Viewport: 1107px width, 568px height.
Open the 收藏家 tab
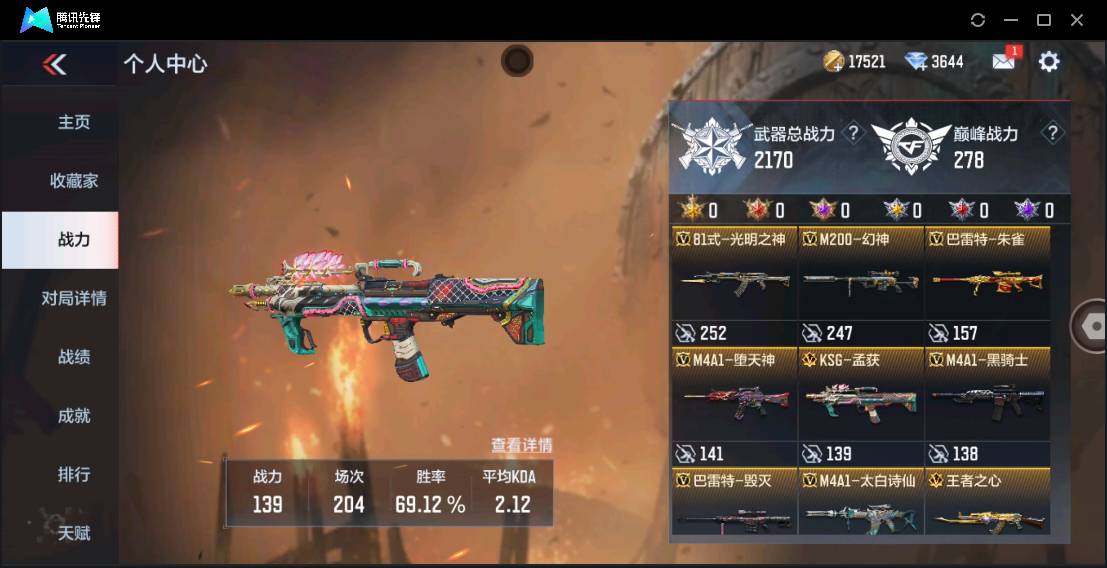(74, 181)
